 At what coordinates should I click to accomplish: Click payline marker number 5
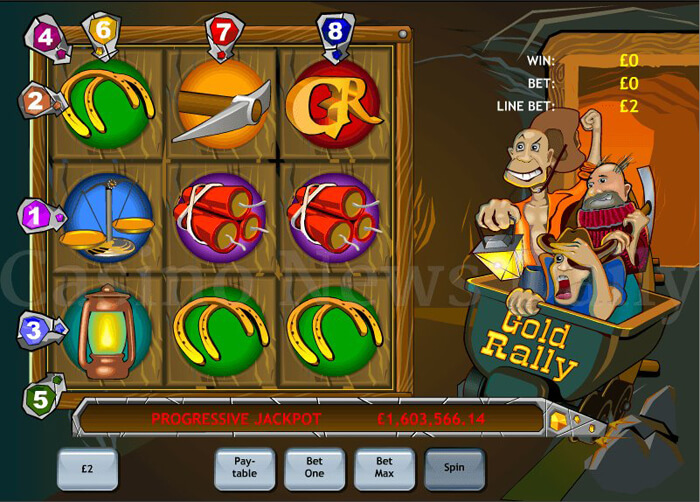pos(40,399)
